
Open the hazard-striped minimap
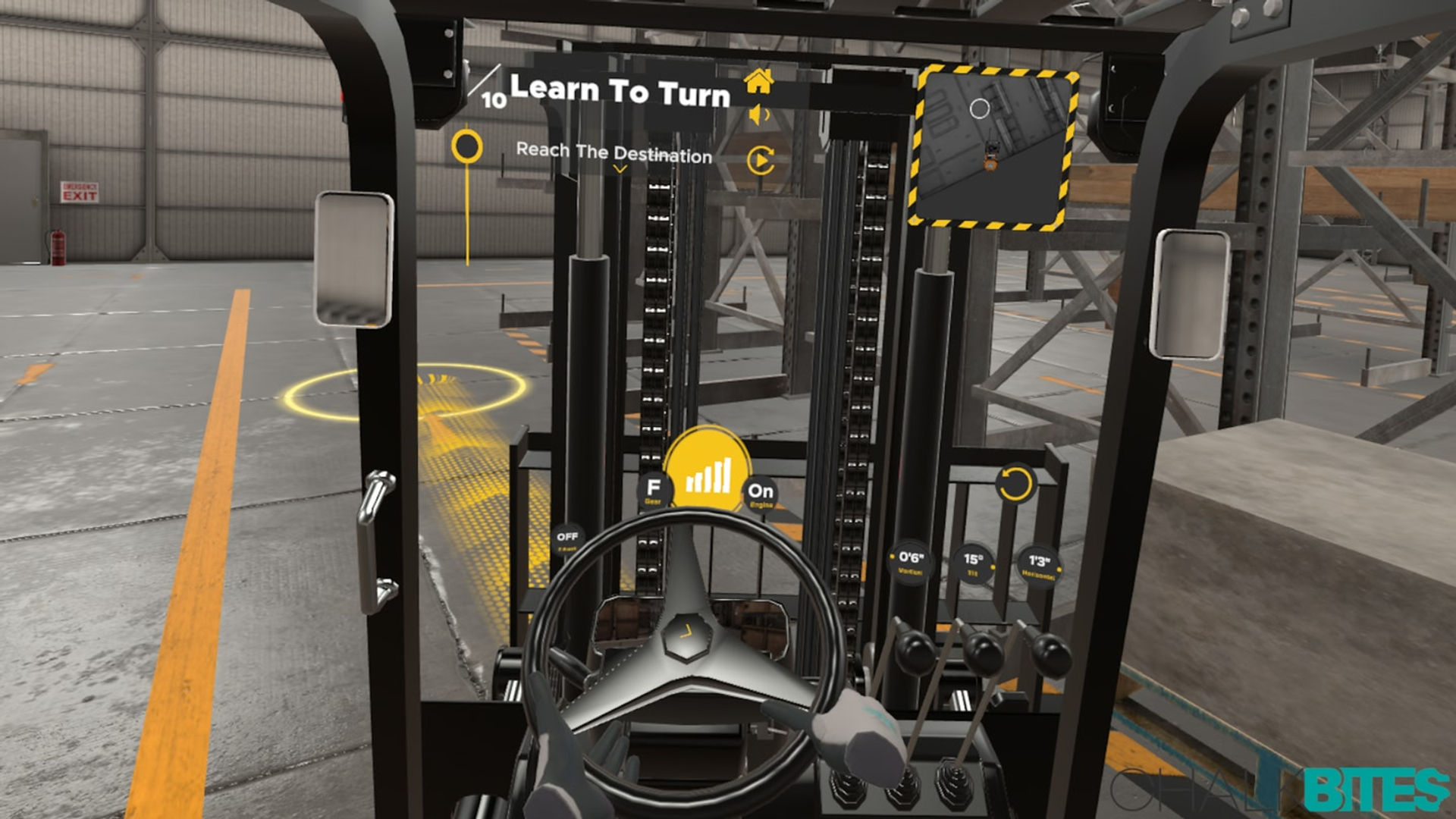click(993, 149)
